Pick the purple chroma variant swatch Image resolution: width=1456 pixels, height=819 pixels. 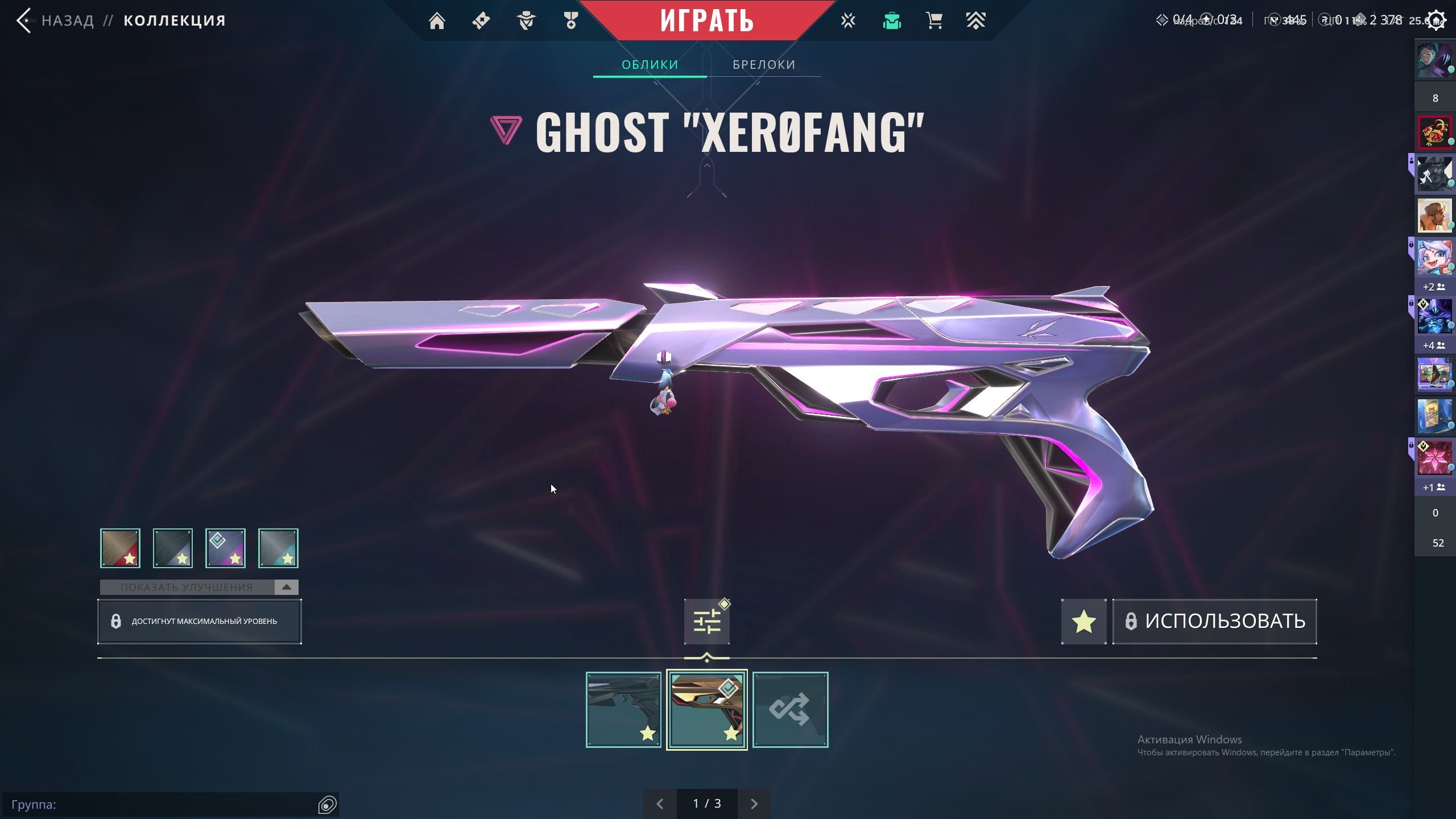pos(225,548)
